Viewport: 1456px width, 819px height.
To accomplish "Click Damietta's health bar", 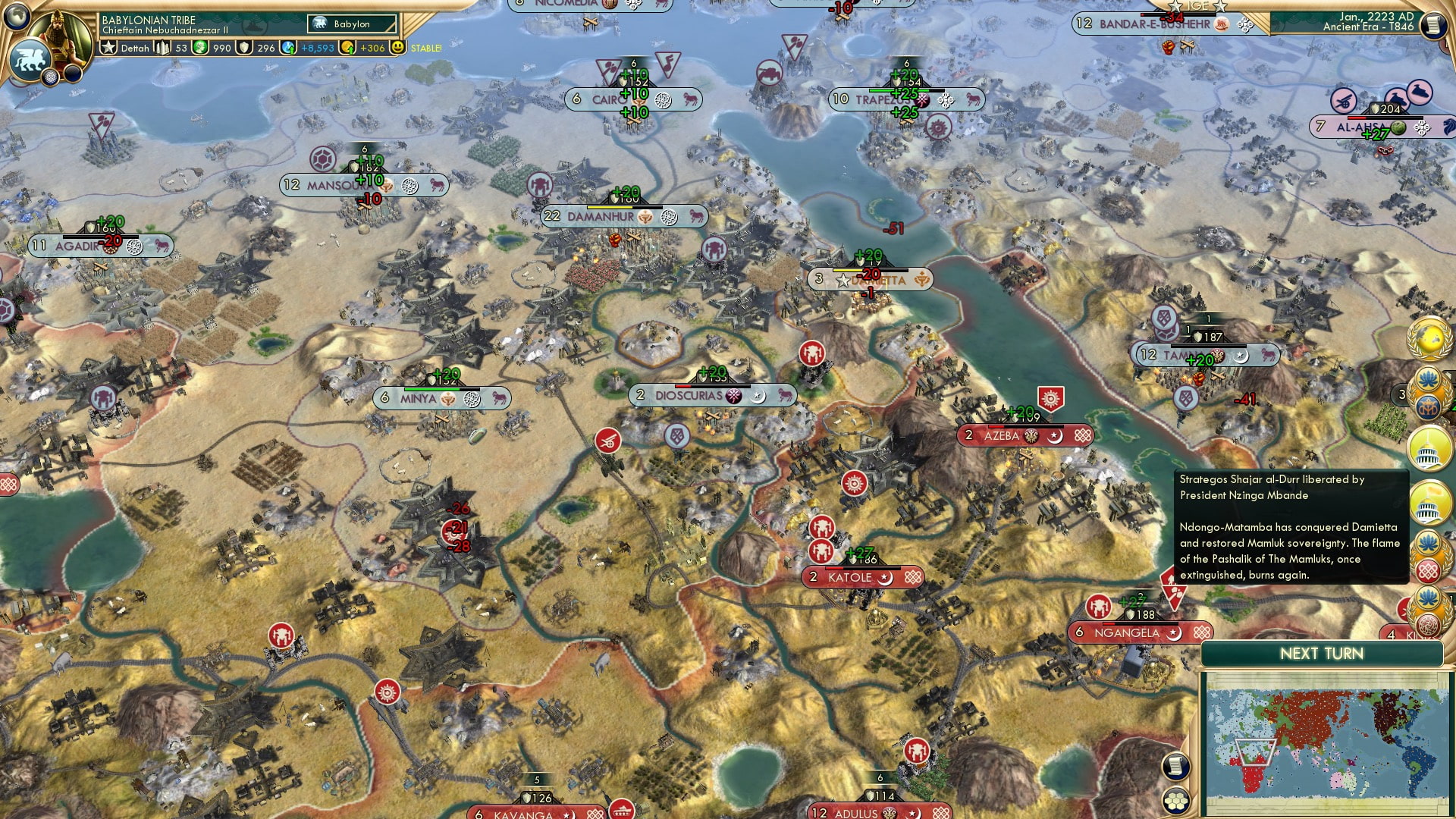I will (x=871, y=268).
